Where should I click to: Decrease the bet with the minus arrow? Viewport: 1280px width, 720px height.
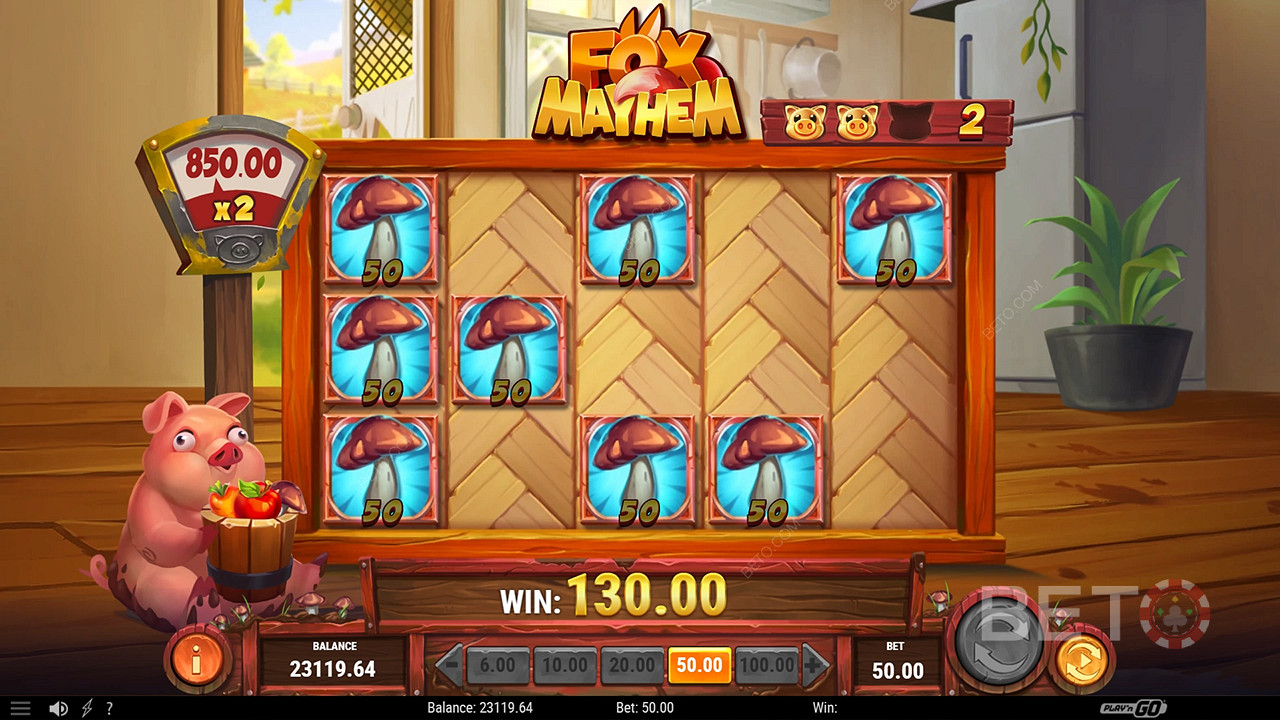click(450, 665)
